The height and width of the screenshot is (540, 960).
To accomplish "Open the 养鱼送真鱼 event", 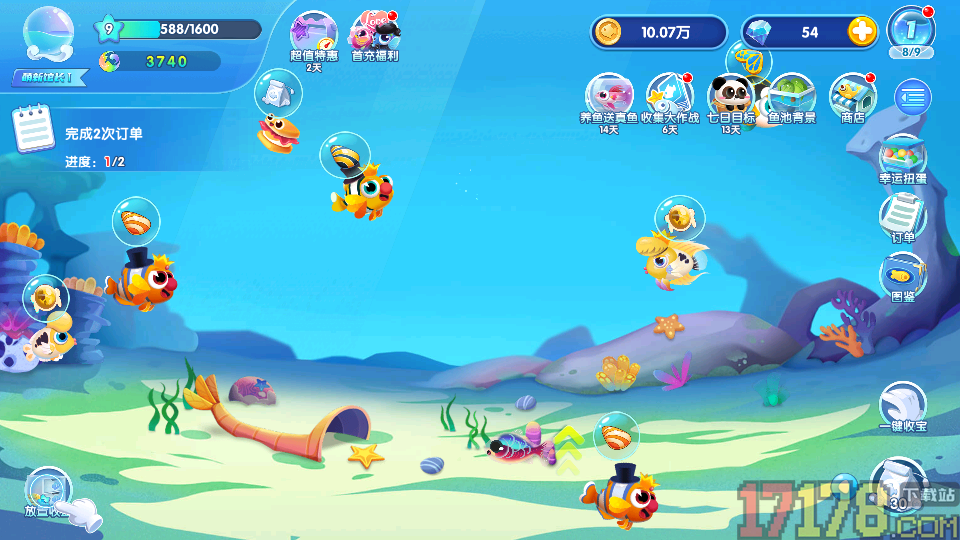I will coord(608,97).
